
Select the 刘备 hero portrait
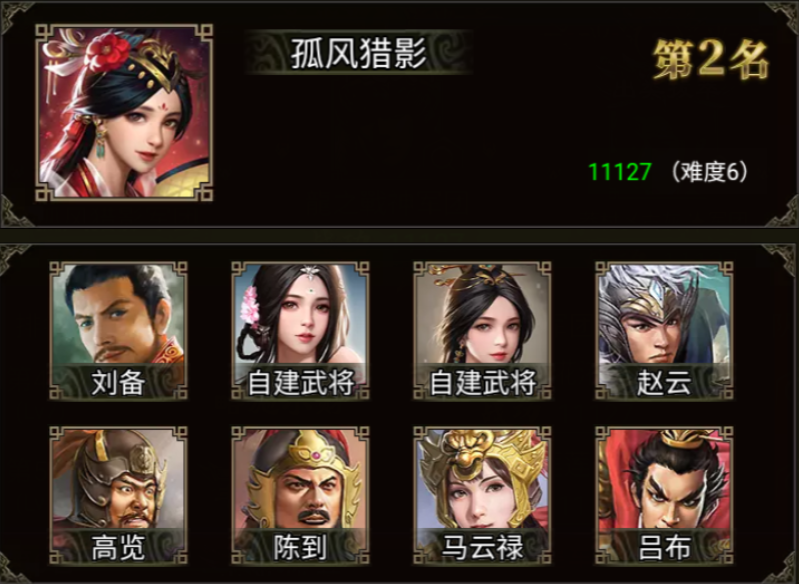(118, 330)
